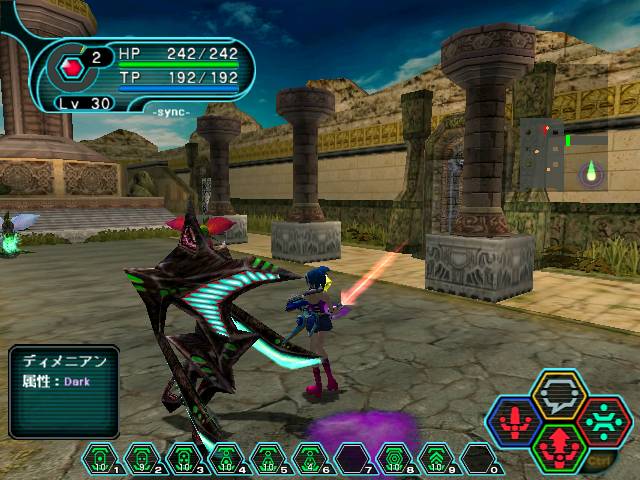The height and width of the screenshot is (480, 640).
Task: Activate the hotbar slot 8 icon
Action: click(x=394, y=459)
